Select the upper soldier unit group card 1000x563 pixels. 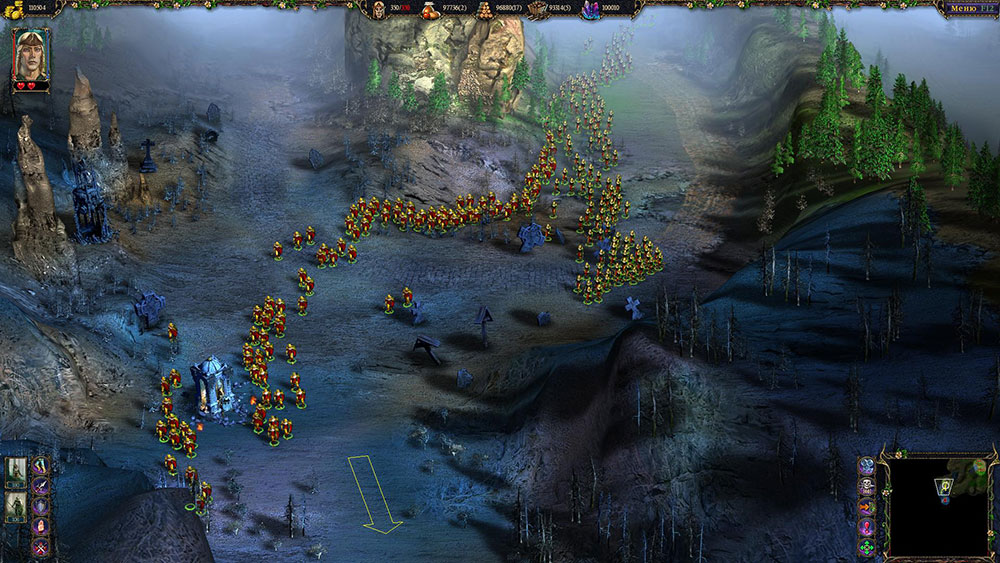[x=16, y=472]
